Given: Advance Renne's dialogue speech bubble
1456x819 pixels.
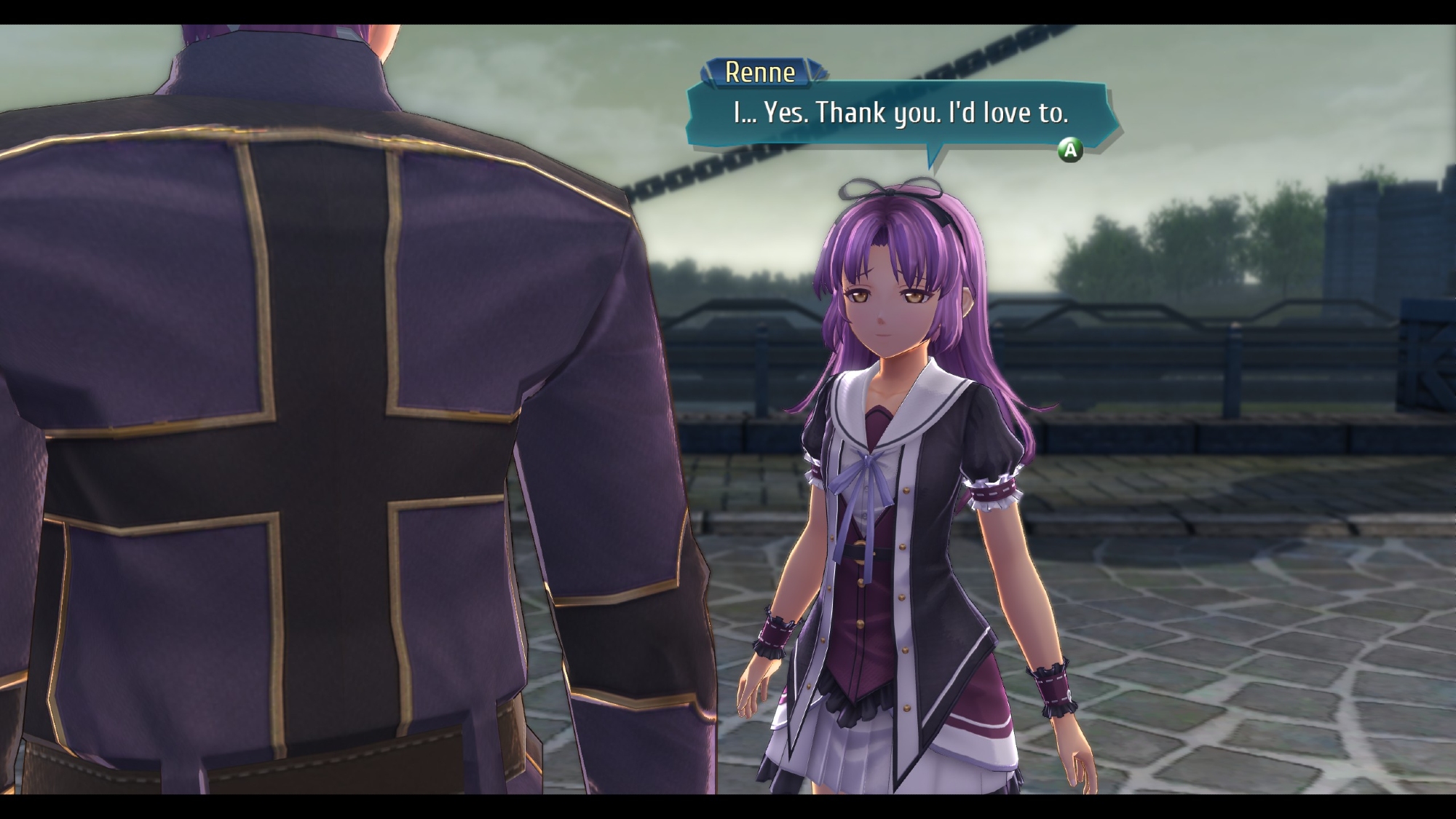Looking at the screenshot, I should tap(1069, 150).
